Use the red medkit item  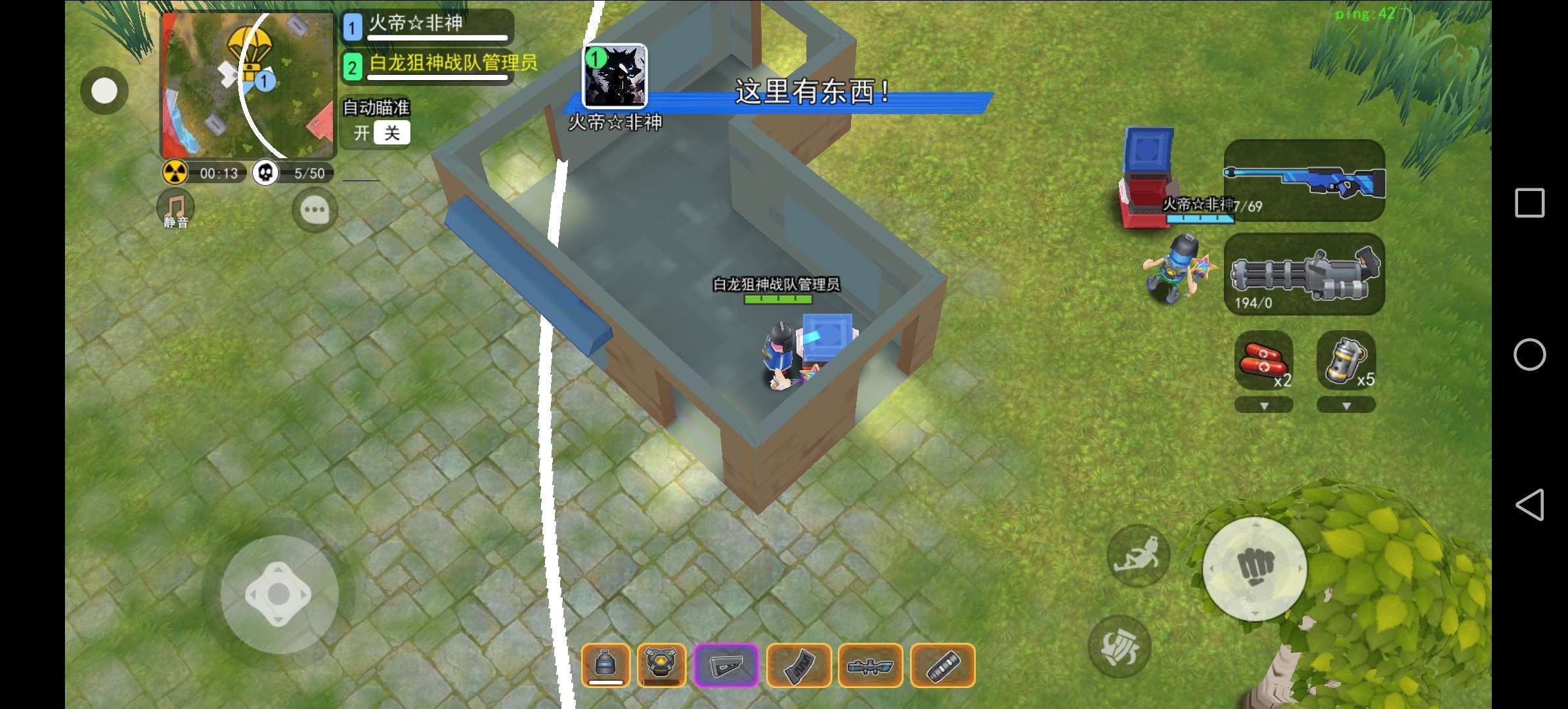tap(1263, 360)
